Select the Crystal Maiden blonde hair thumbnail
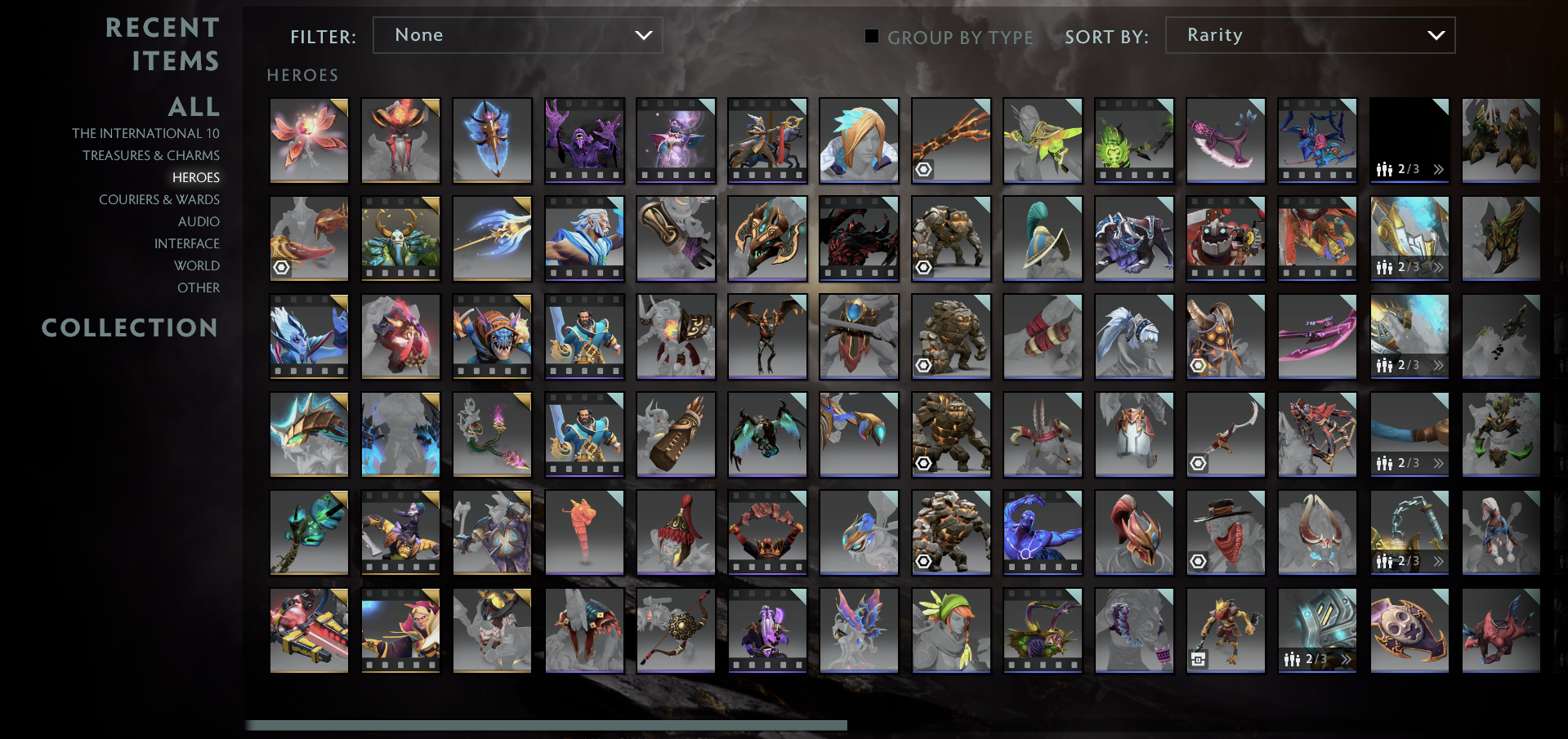Image resolution: width=1568 pixels, height=739 pixels. pyautogui.click(x=859, y=140)
